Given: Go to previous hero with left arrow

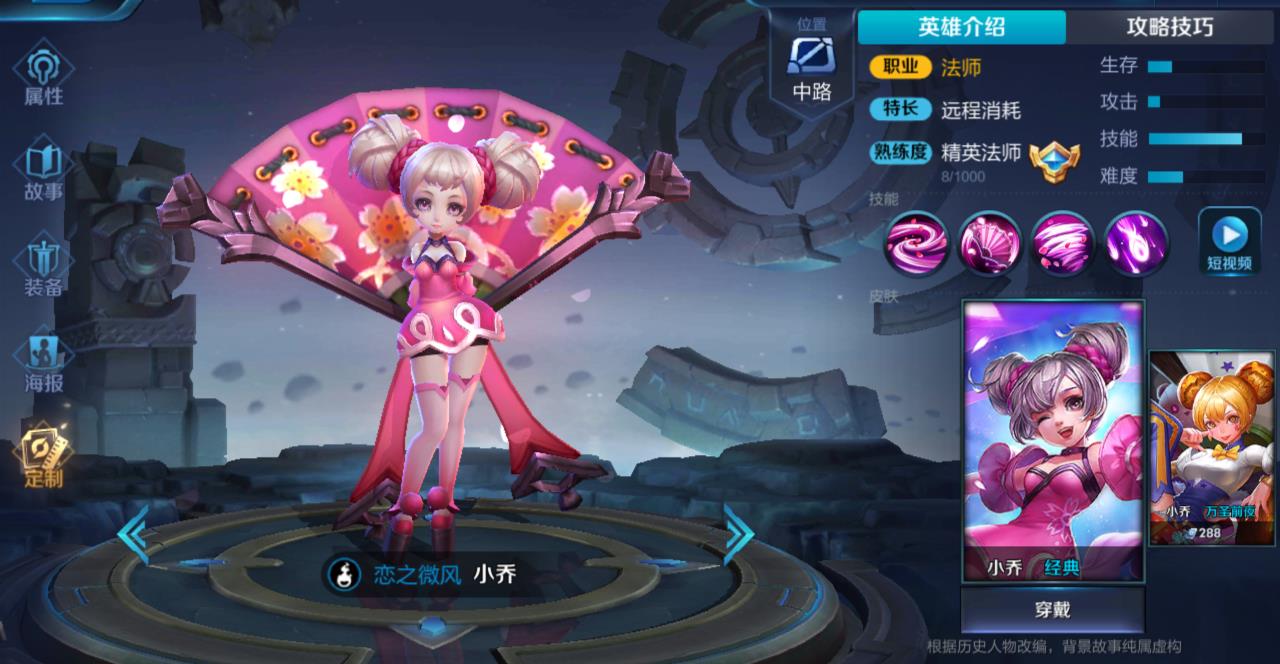Looking at the screenshot, I should (x=133, y=536).
